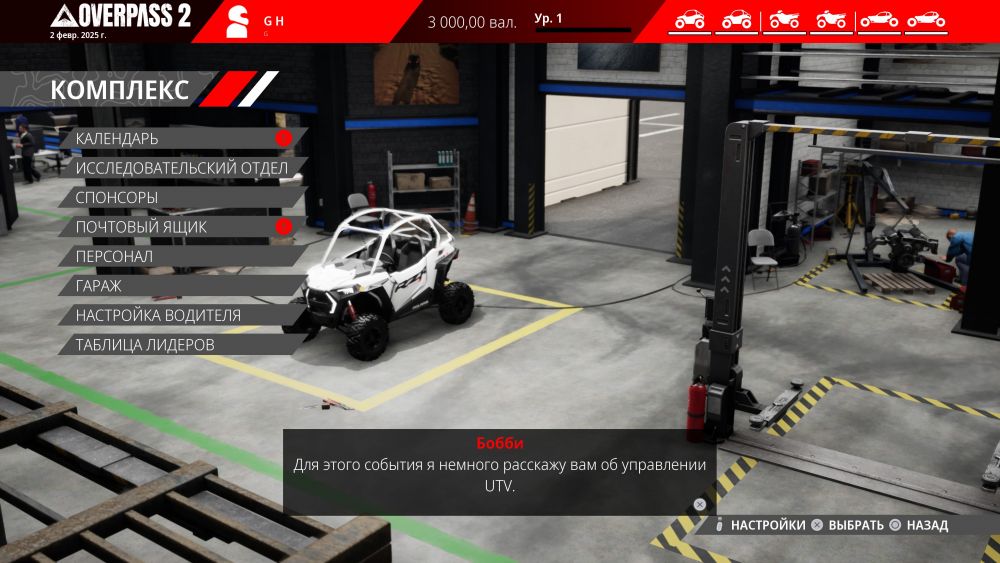Select Исследовательский отдел from the menu
1000x563 pixels.
coord(181,168)
